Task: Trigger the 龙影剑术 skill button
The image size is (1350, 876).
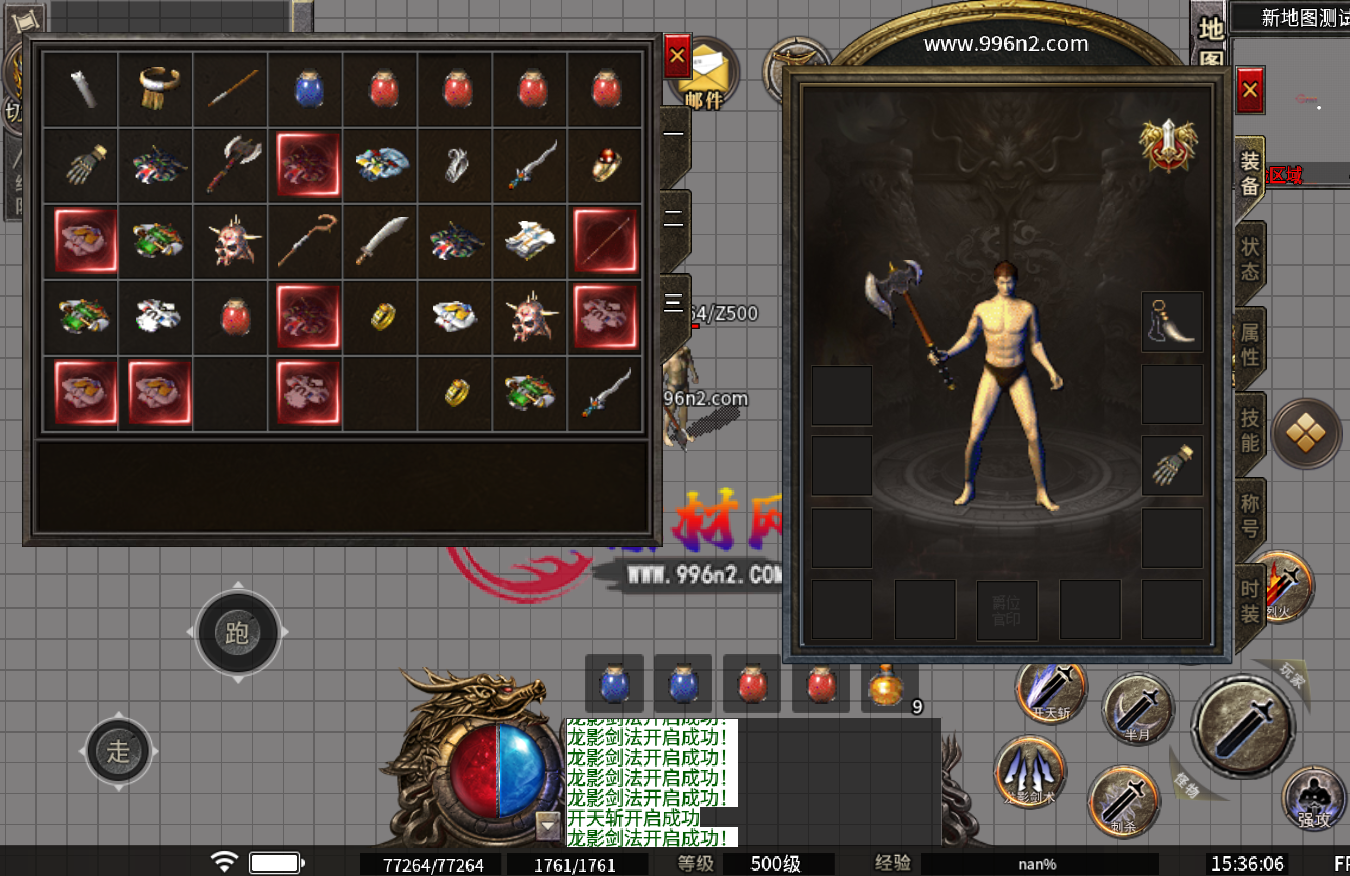Action: click(1030, 773)
